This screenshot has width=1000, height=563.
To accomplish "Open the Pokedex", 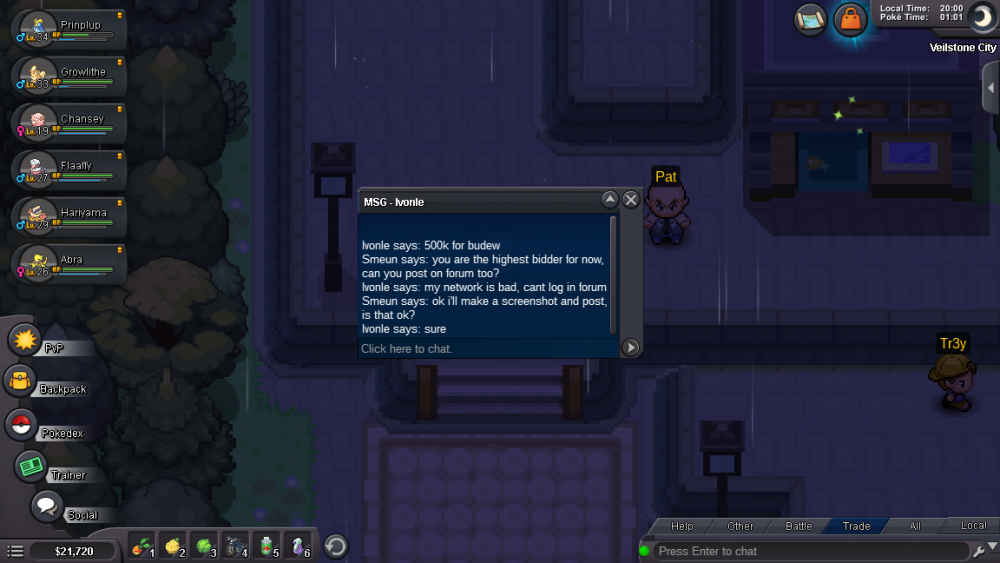I will point(22,425).
